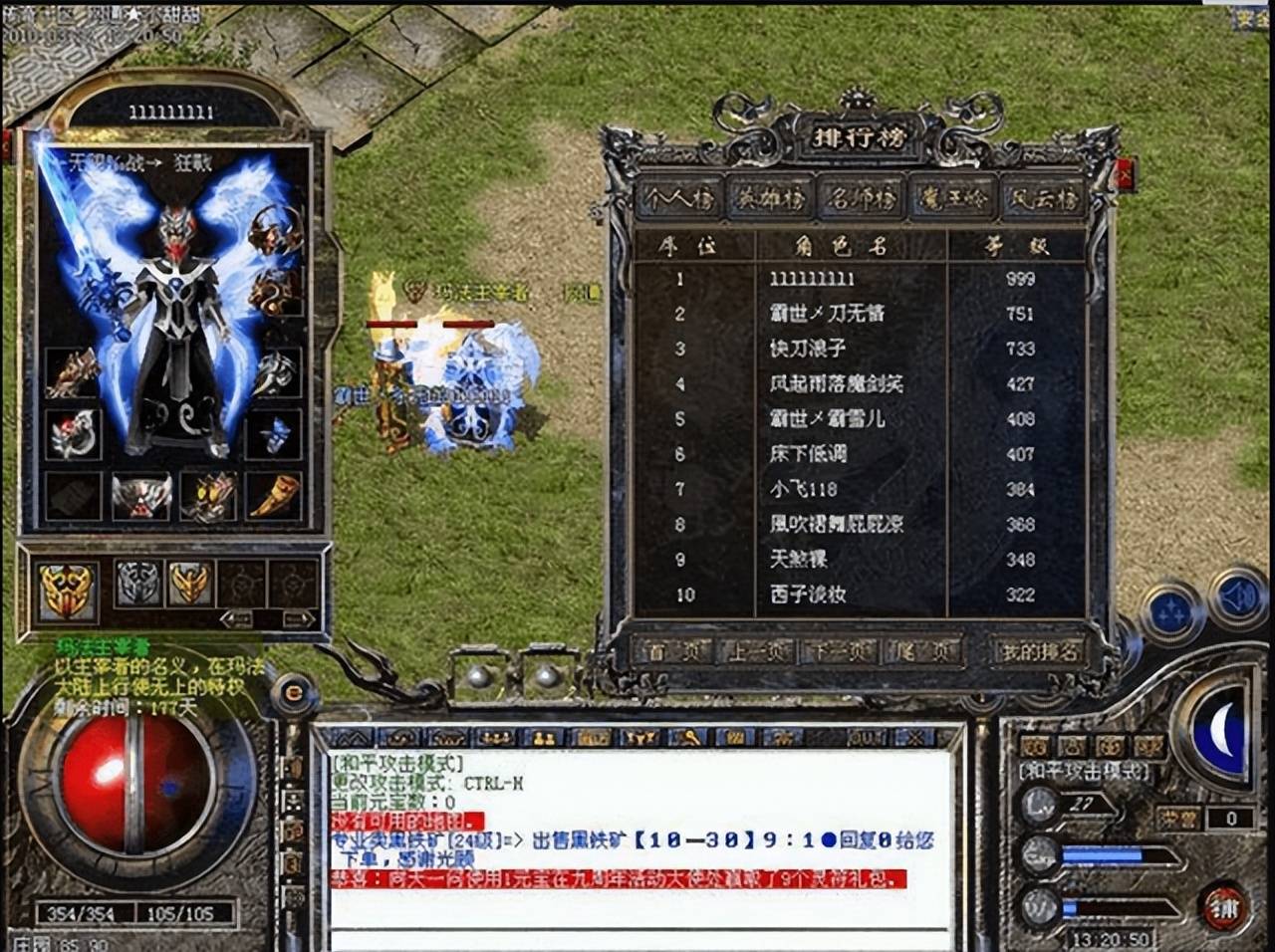Open the shop icon in the chat toolbar

coord(594,737)
